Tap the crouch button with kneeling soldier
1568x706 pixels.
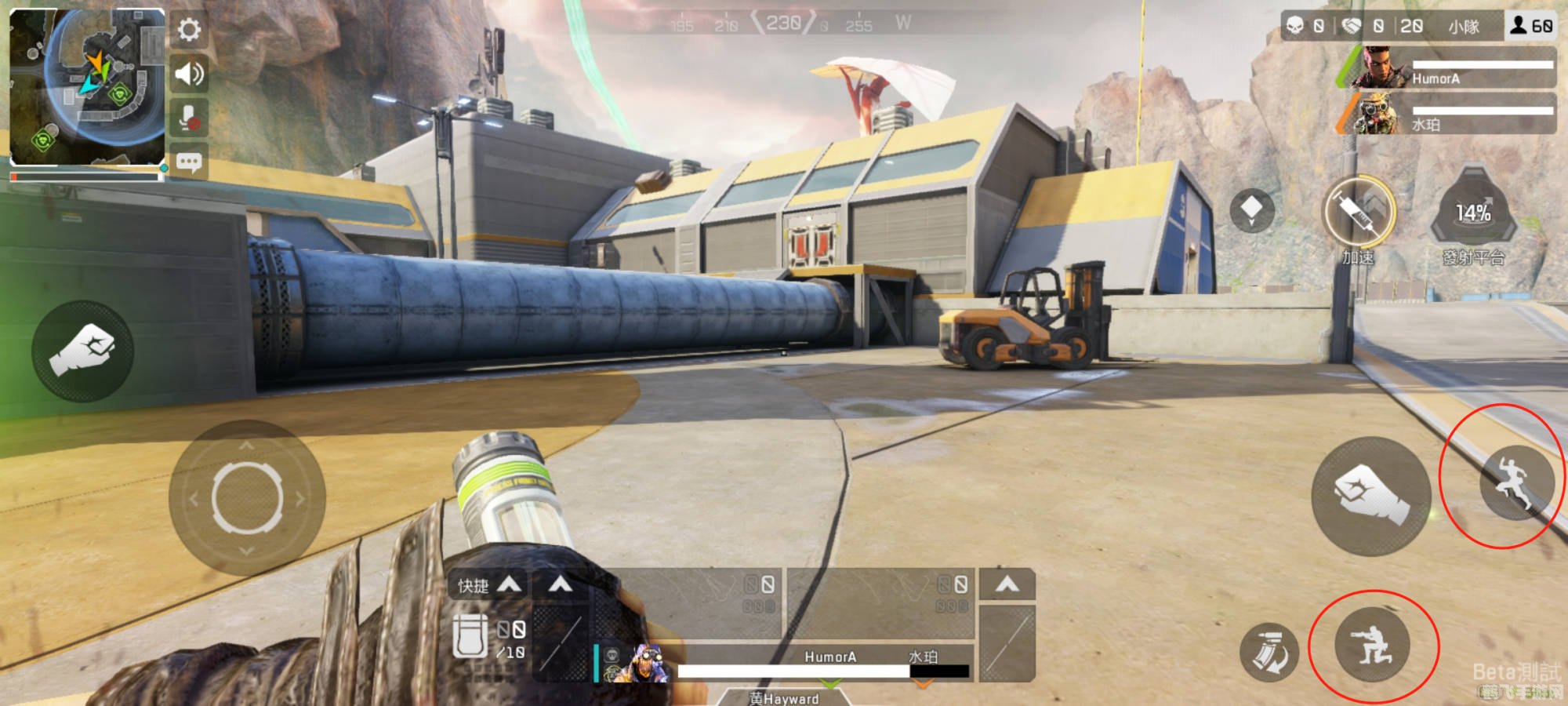click(1372, 646)
